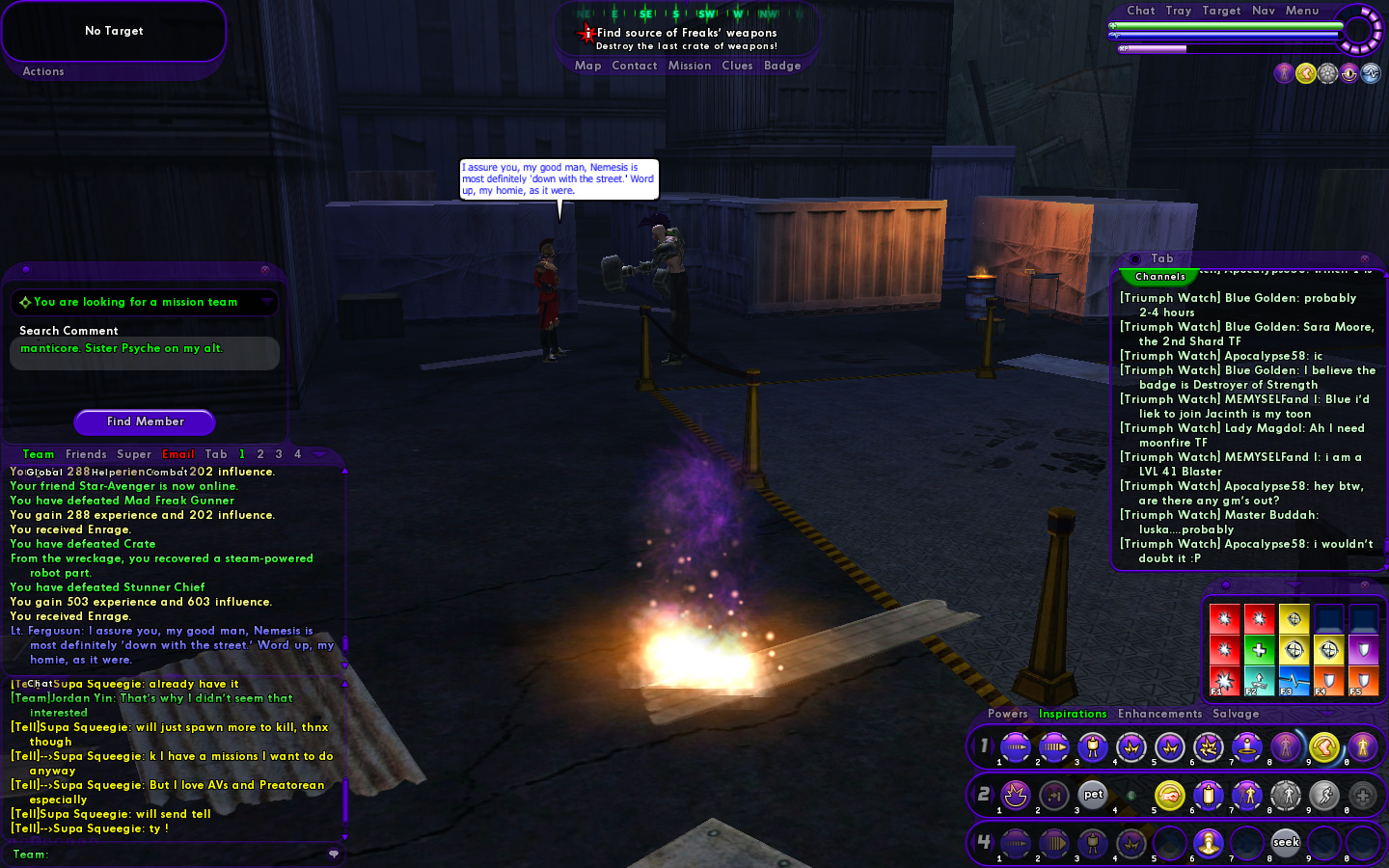The height and width of the screenshot is (868, 1389).
Task: Open the Map window
Action: [587, 66]
